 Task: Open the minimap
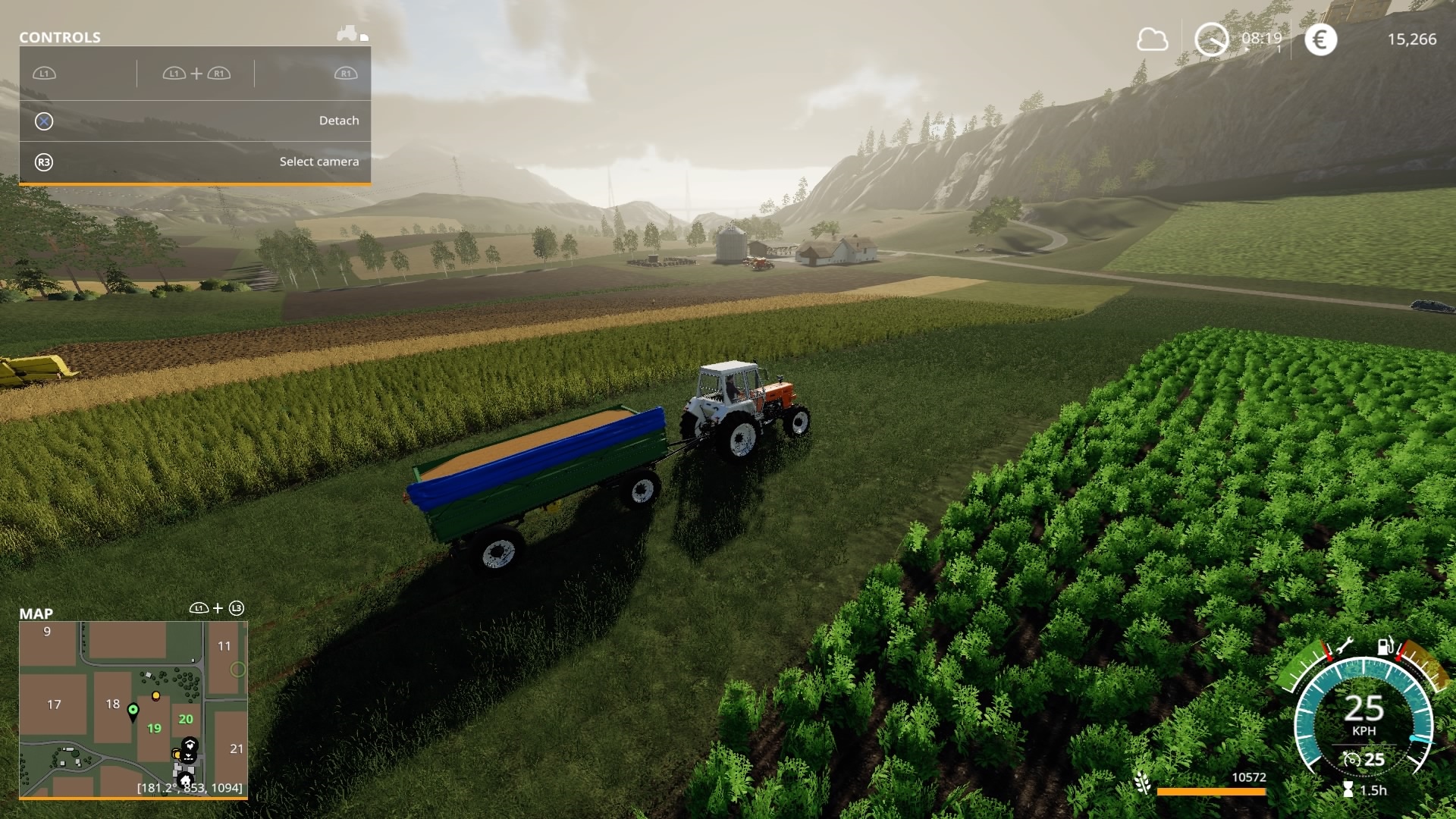tap(133, 709)
